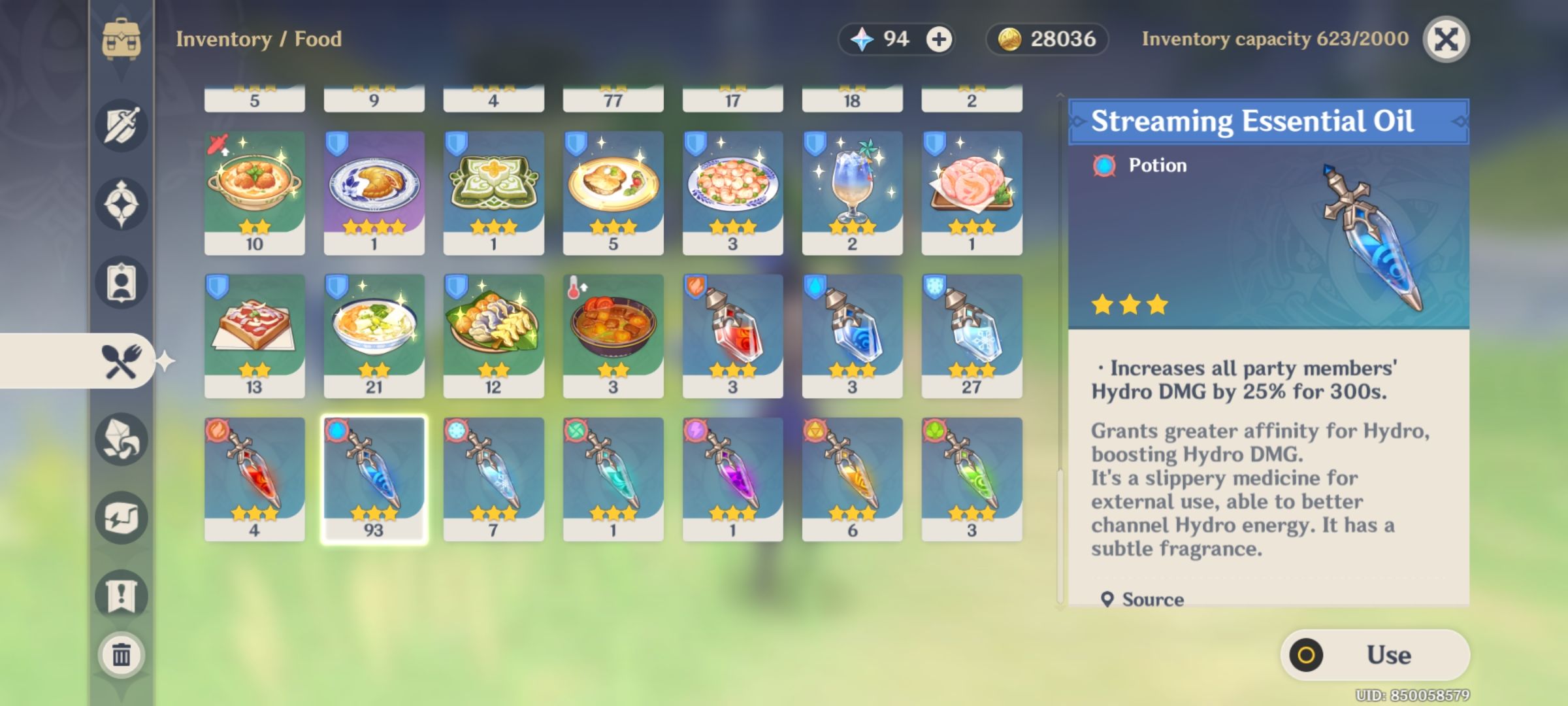Screen dimensions: 1568x706
Task: Switch to the Weapons section icon
Action: (122, 126)
